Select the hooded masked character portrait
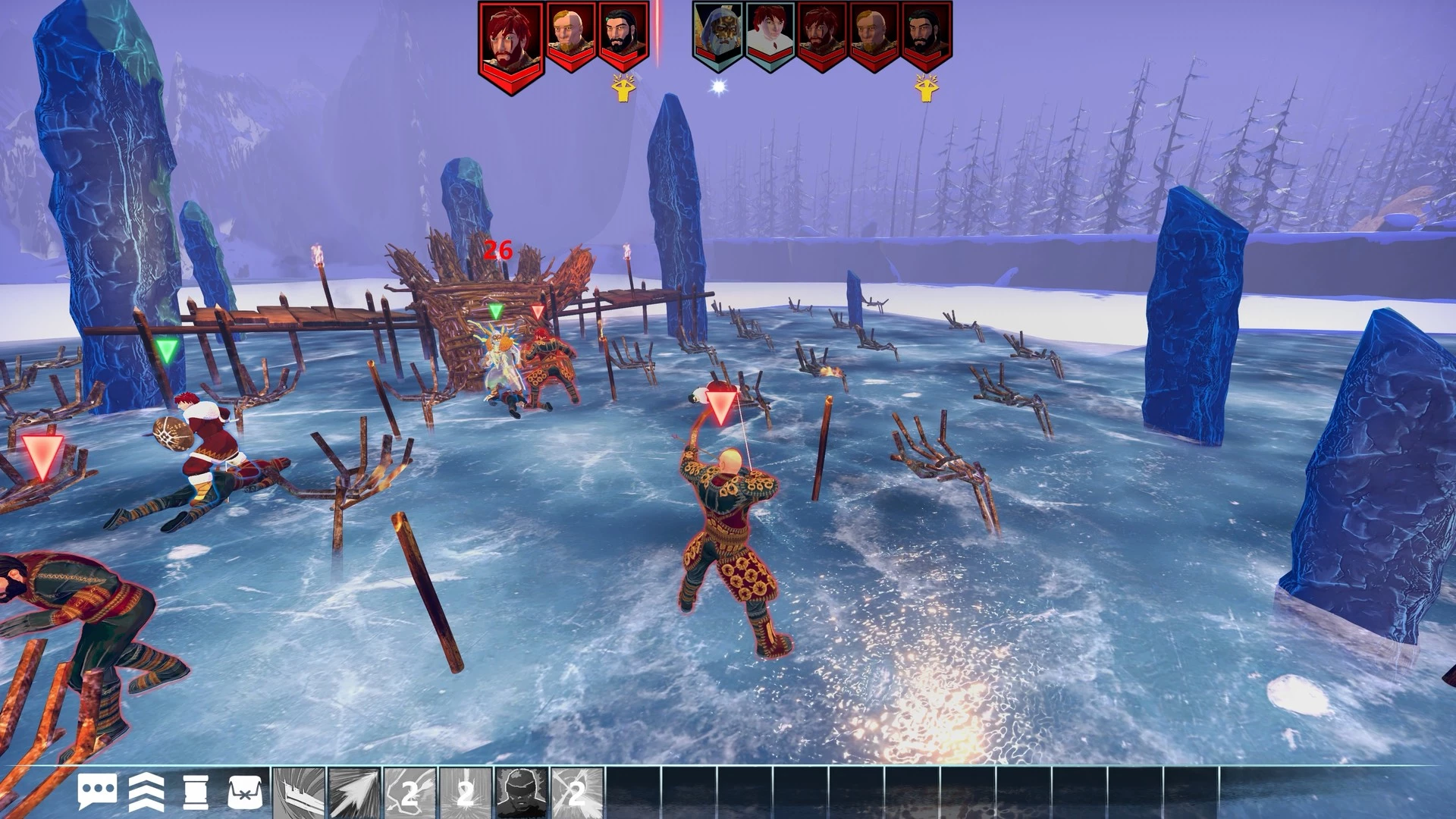Screen dimensions: 1456x819 717,35
